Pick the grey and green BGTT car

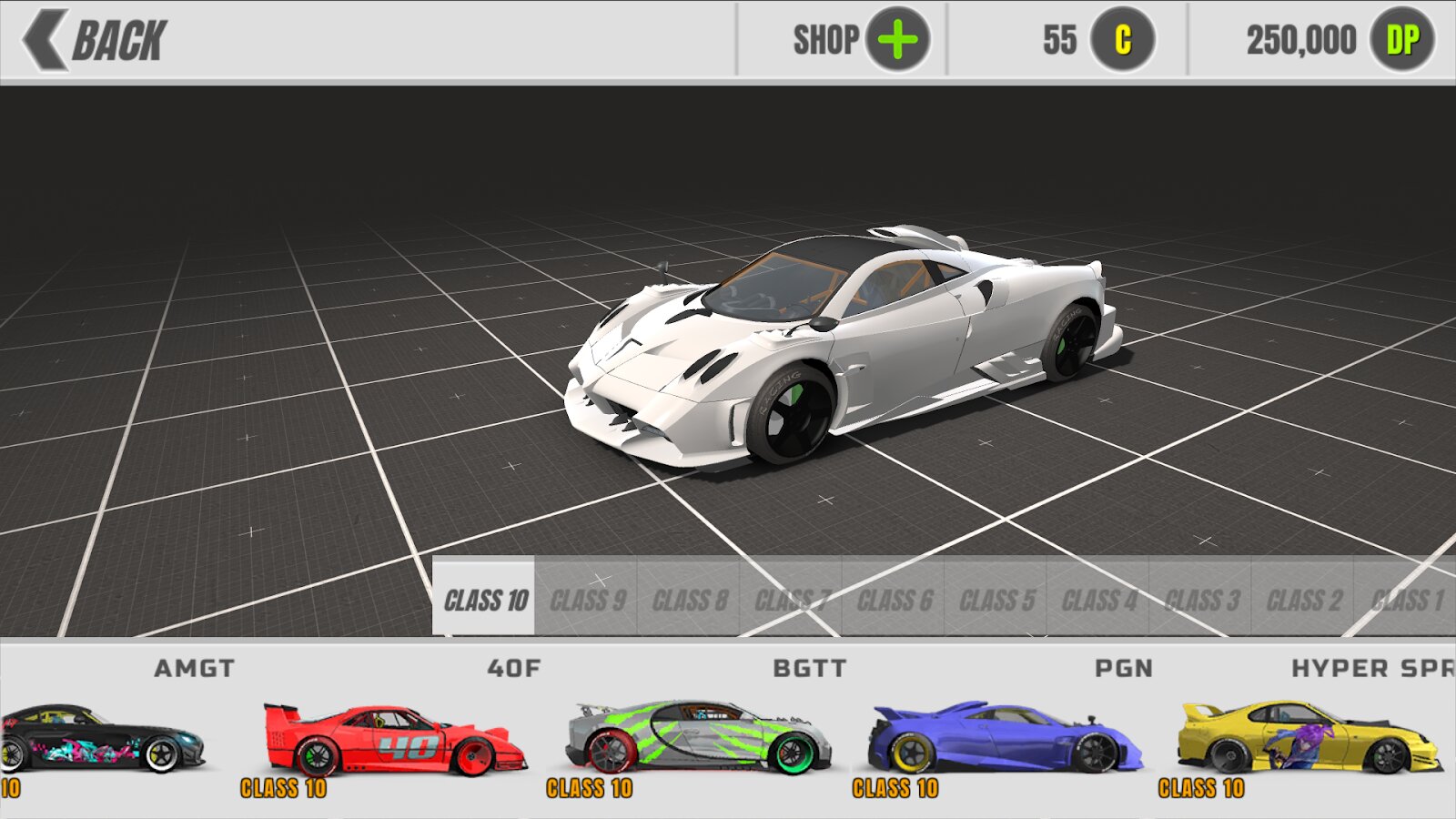click(x=699, y=739)
